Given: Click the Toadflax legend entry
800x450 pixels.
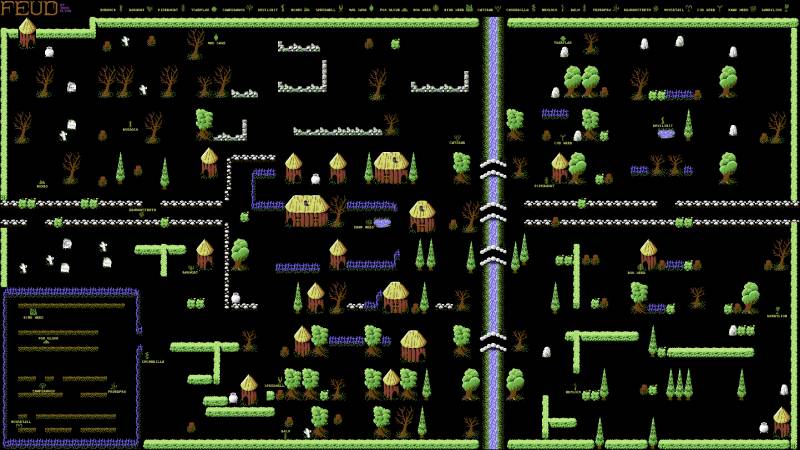Looking at the screenshot, I should click(201, 10).
